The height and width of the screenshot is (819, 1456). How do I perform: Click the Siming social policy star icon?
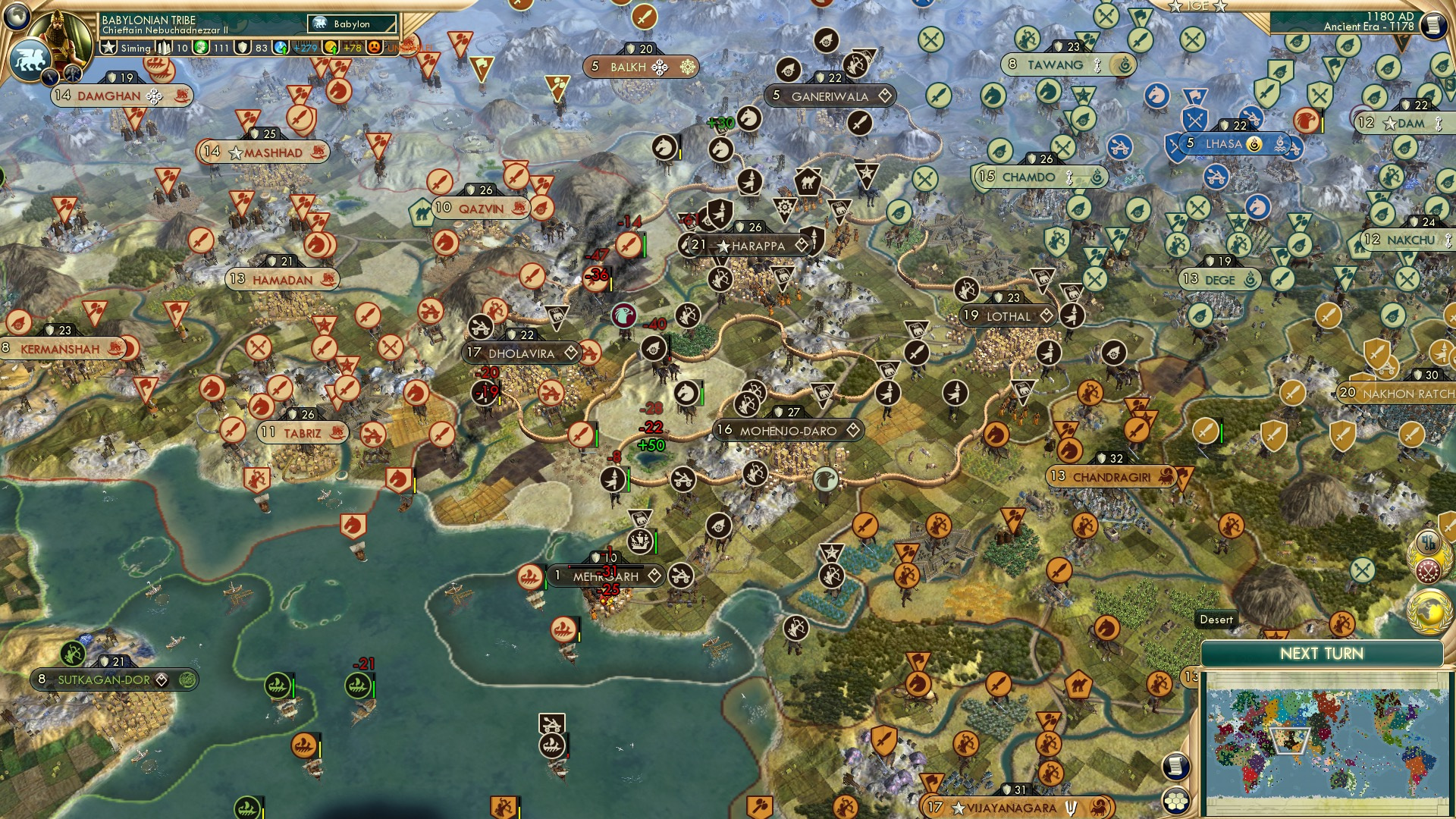[109, 46]
